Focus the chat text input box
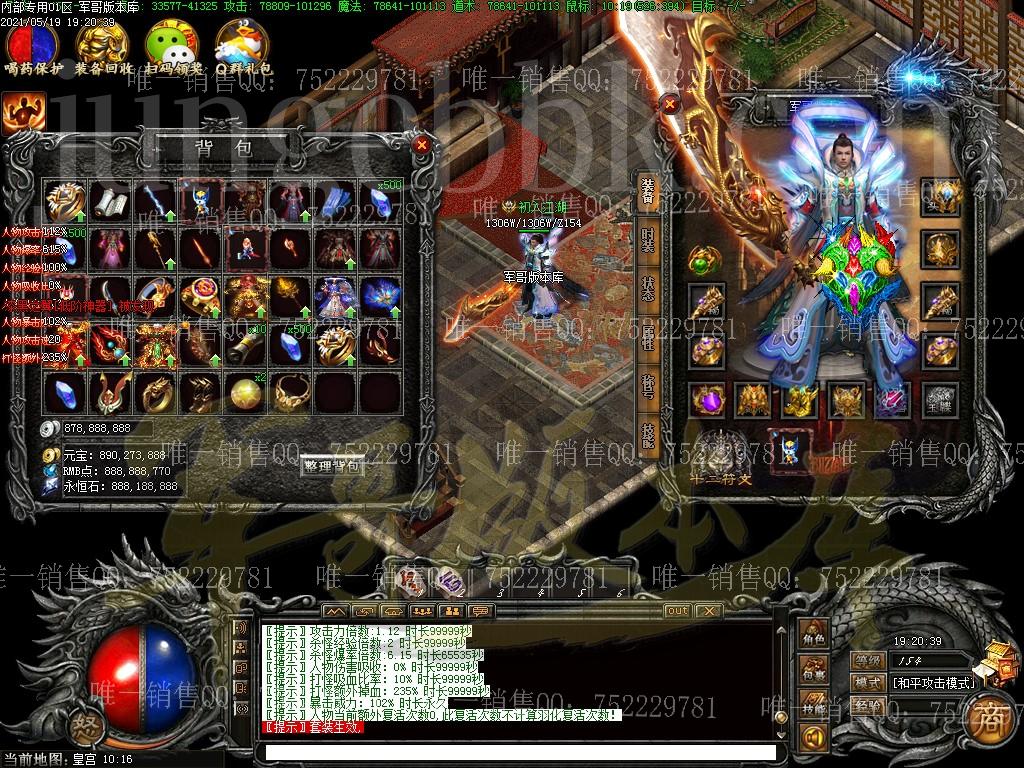 (520, 752)
